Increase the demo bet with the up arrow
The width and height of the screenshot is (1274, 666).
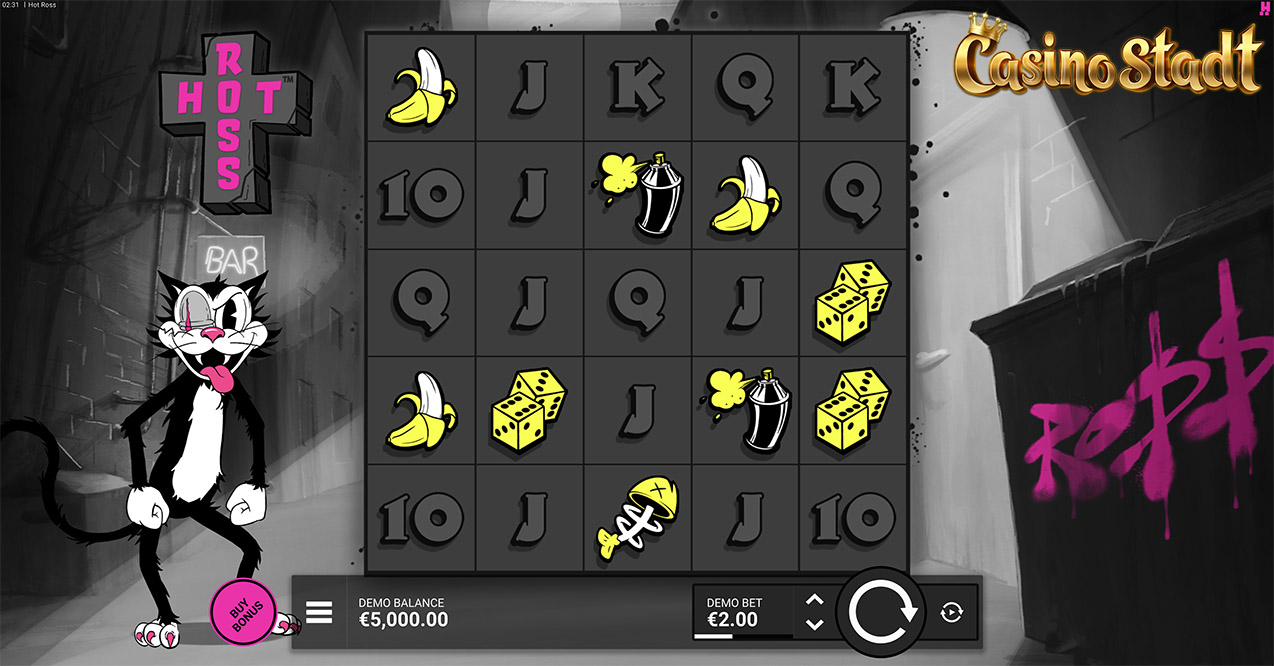(814, 600)
